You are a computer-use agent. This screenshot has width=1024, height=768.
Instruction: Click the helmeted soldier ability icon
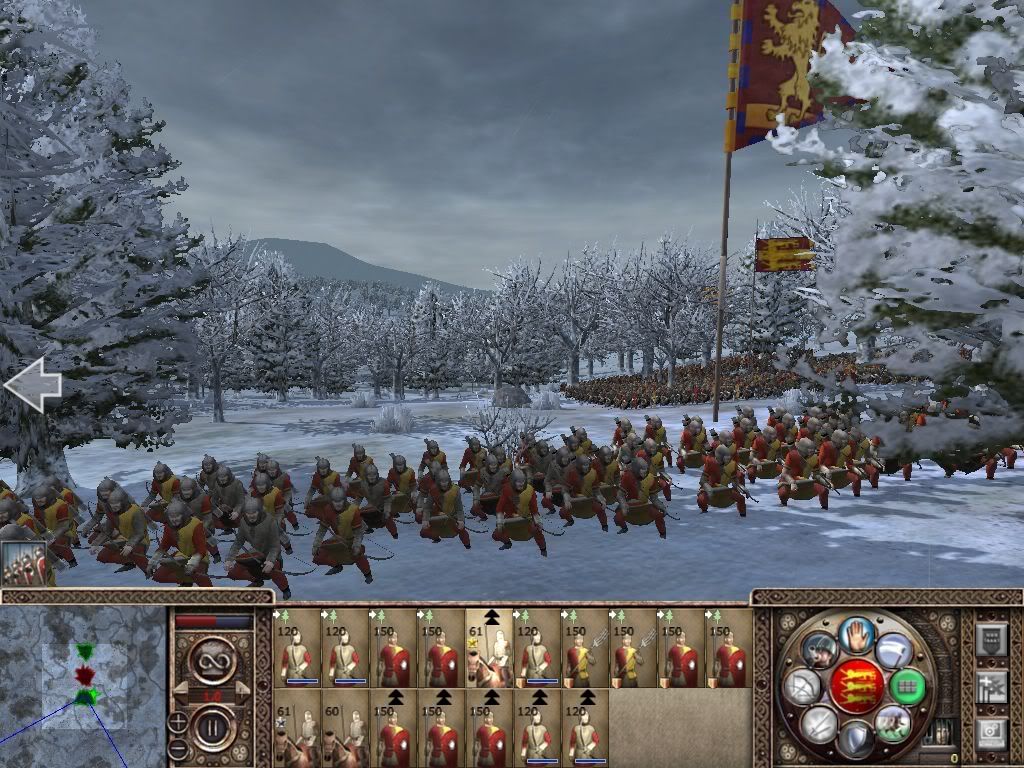tap(819, 650)
